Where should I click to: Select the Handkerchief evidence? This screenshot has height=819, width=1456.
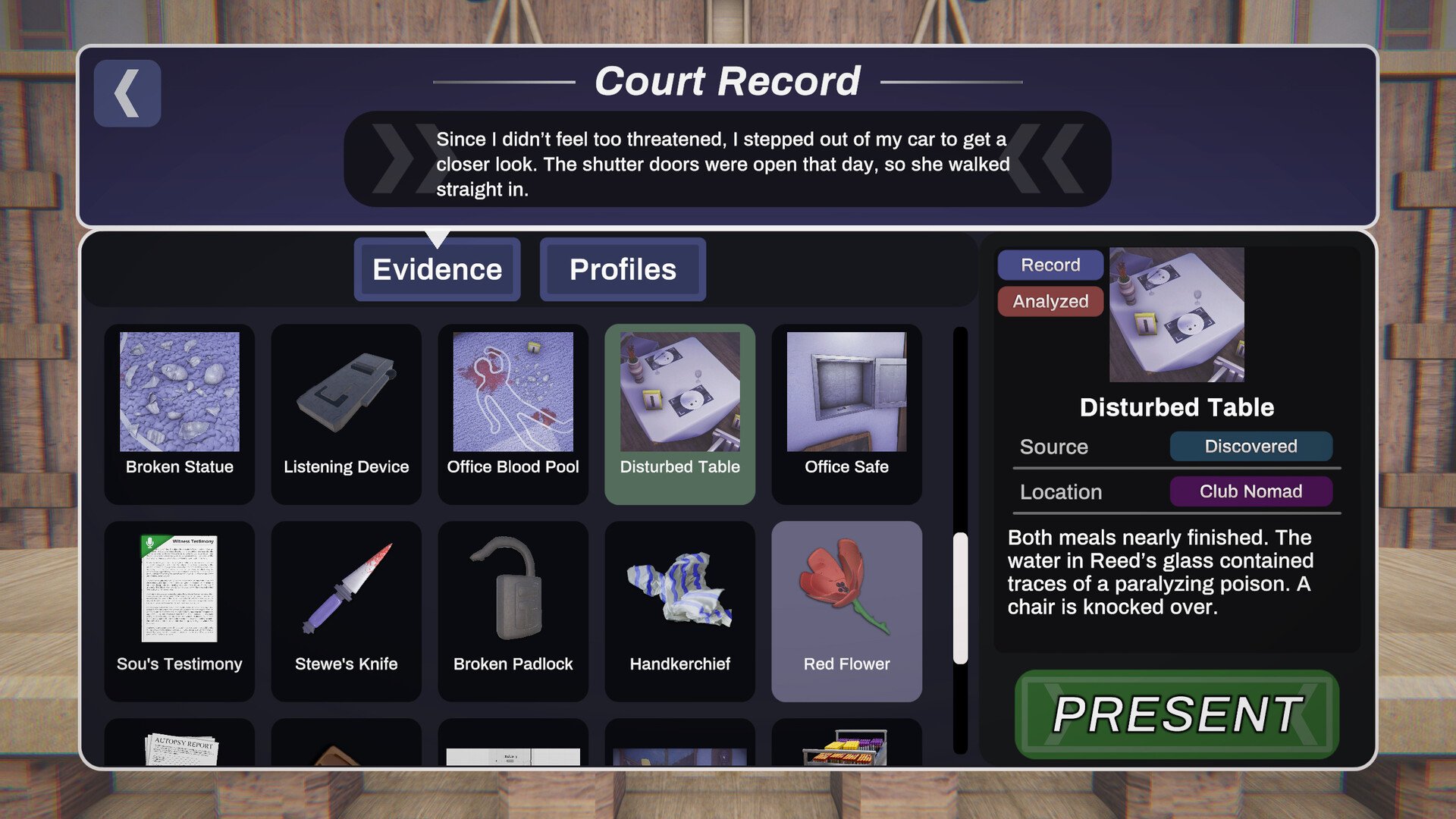point(679,610)
